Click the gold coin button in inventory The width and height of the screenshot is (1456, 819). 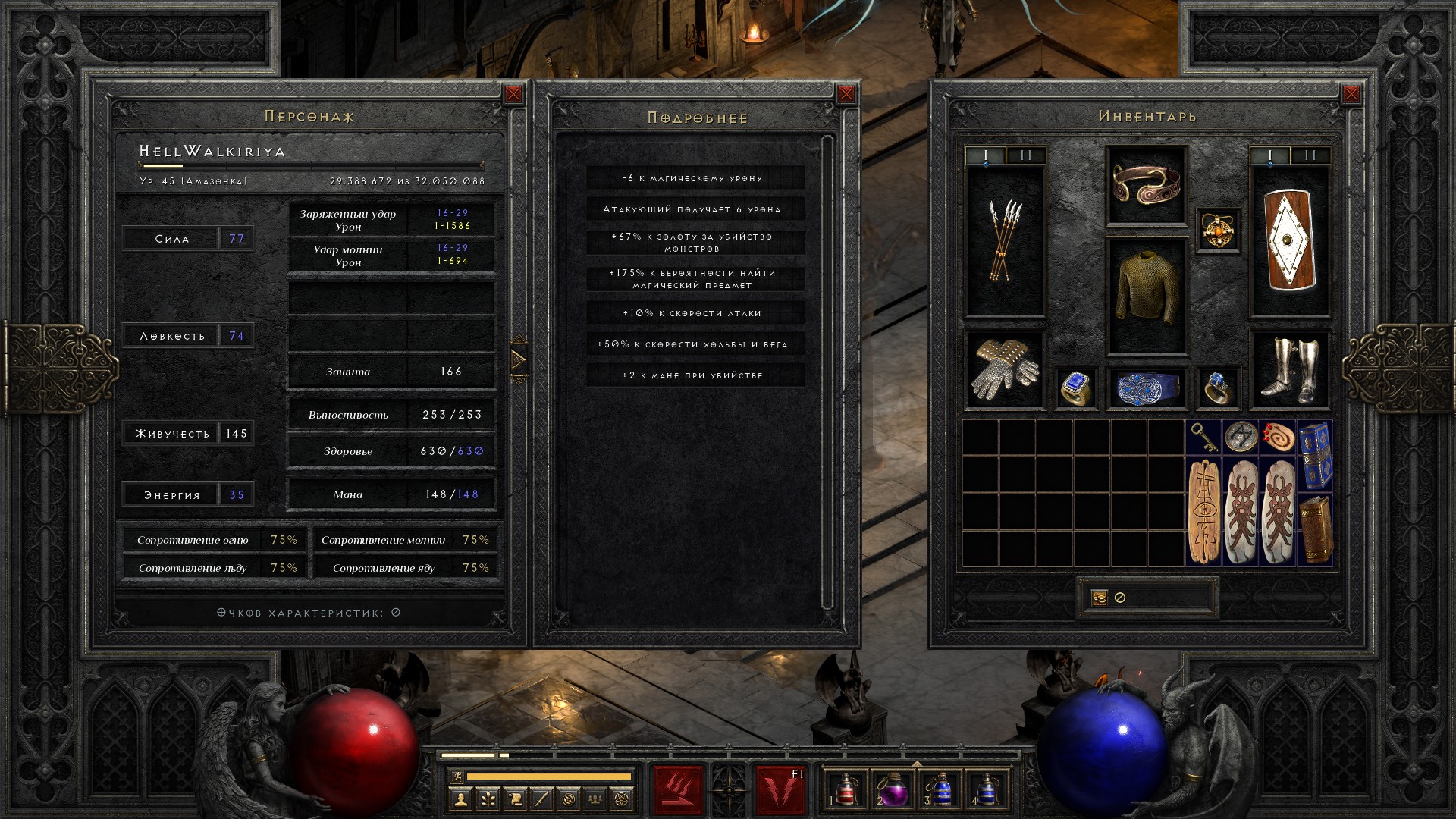(1099, 598)
